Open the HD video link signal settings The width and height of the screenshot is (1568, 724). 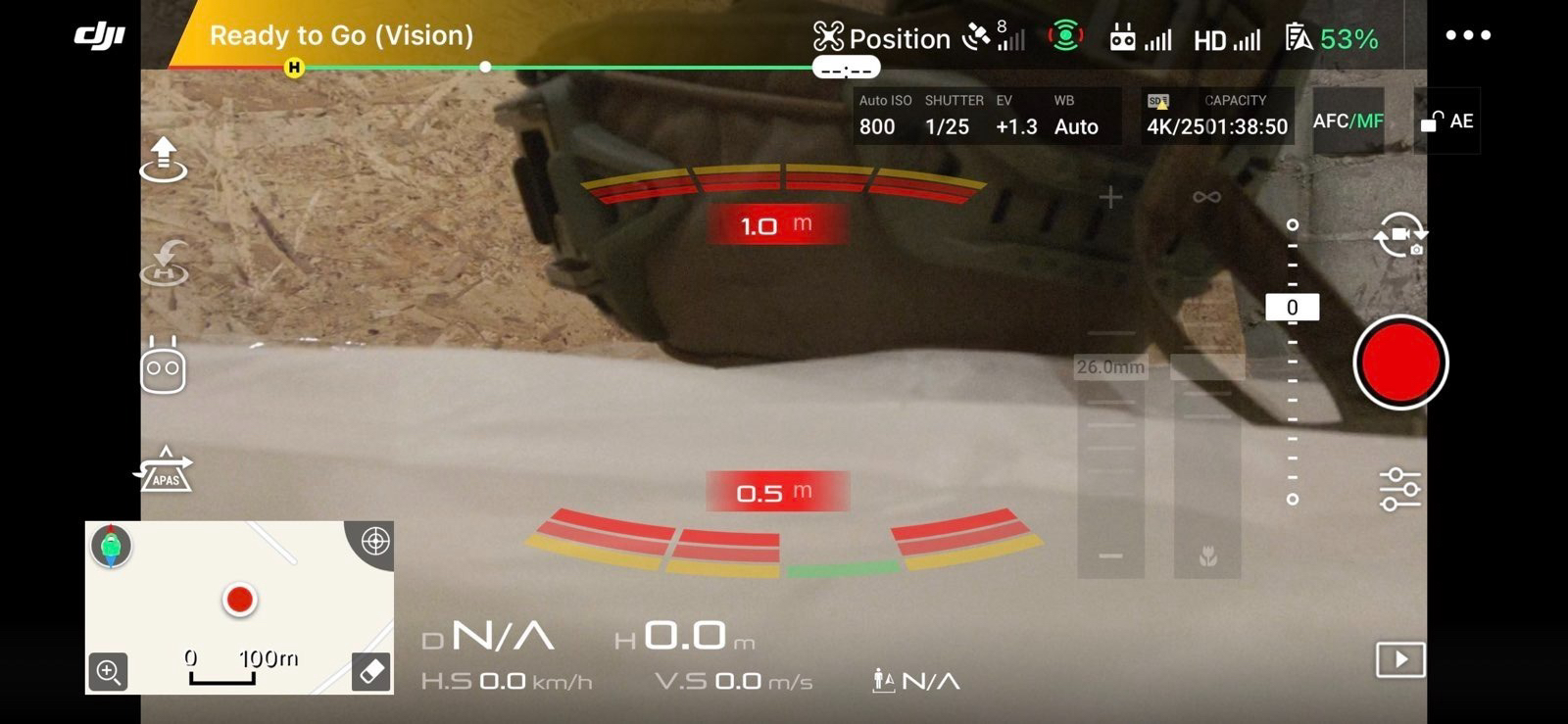pyautogui.click(x=1226, y=39)
